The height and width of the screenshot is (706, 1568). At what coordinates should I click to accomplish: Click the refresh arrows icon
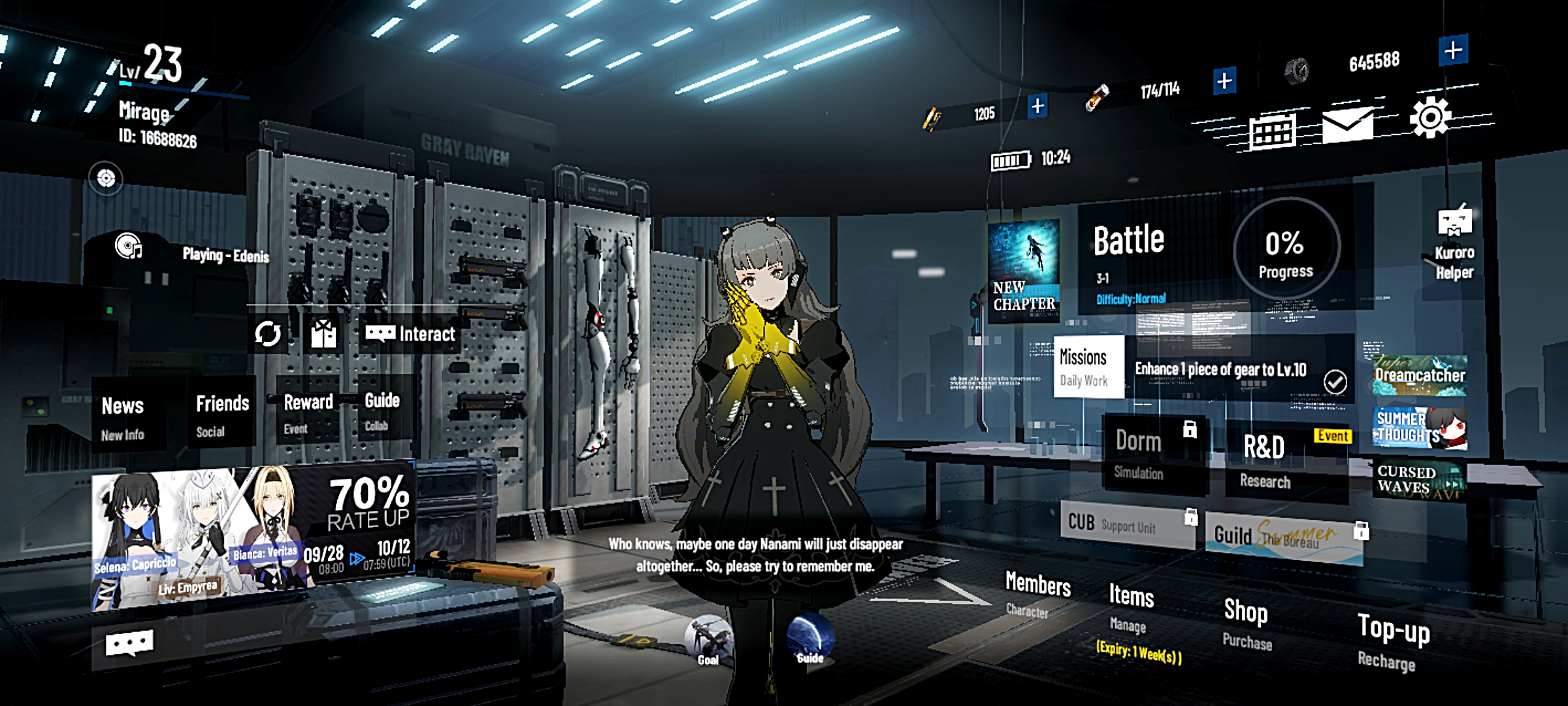coord(268,334)
